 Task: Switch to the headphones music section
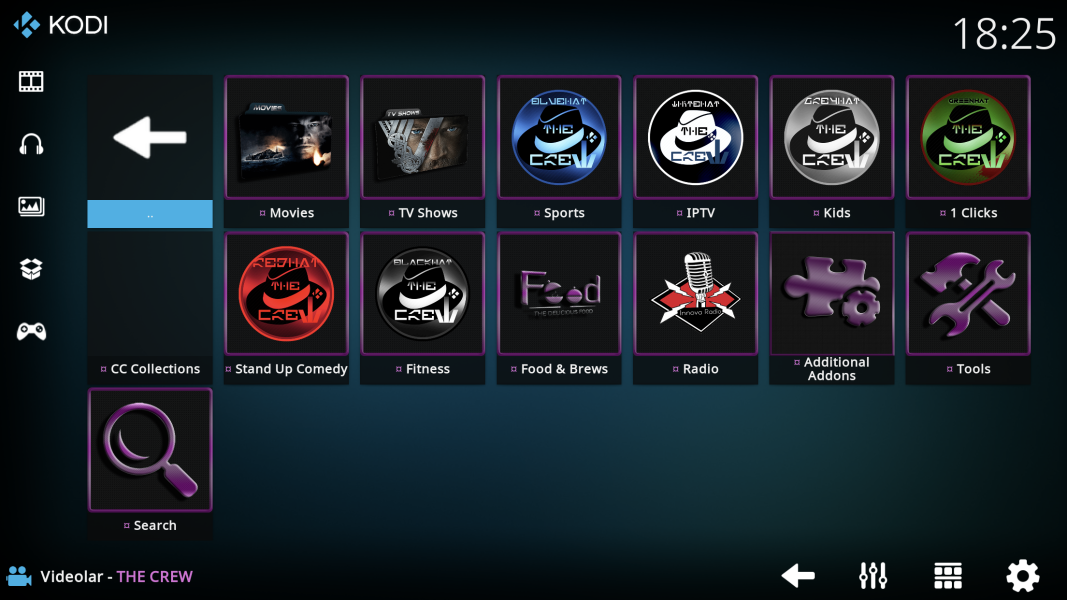point(31,144)
